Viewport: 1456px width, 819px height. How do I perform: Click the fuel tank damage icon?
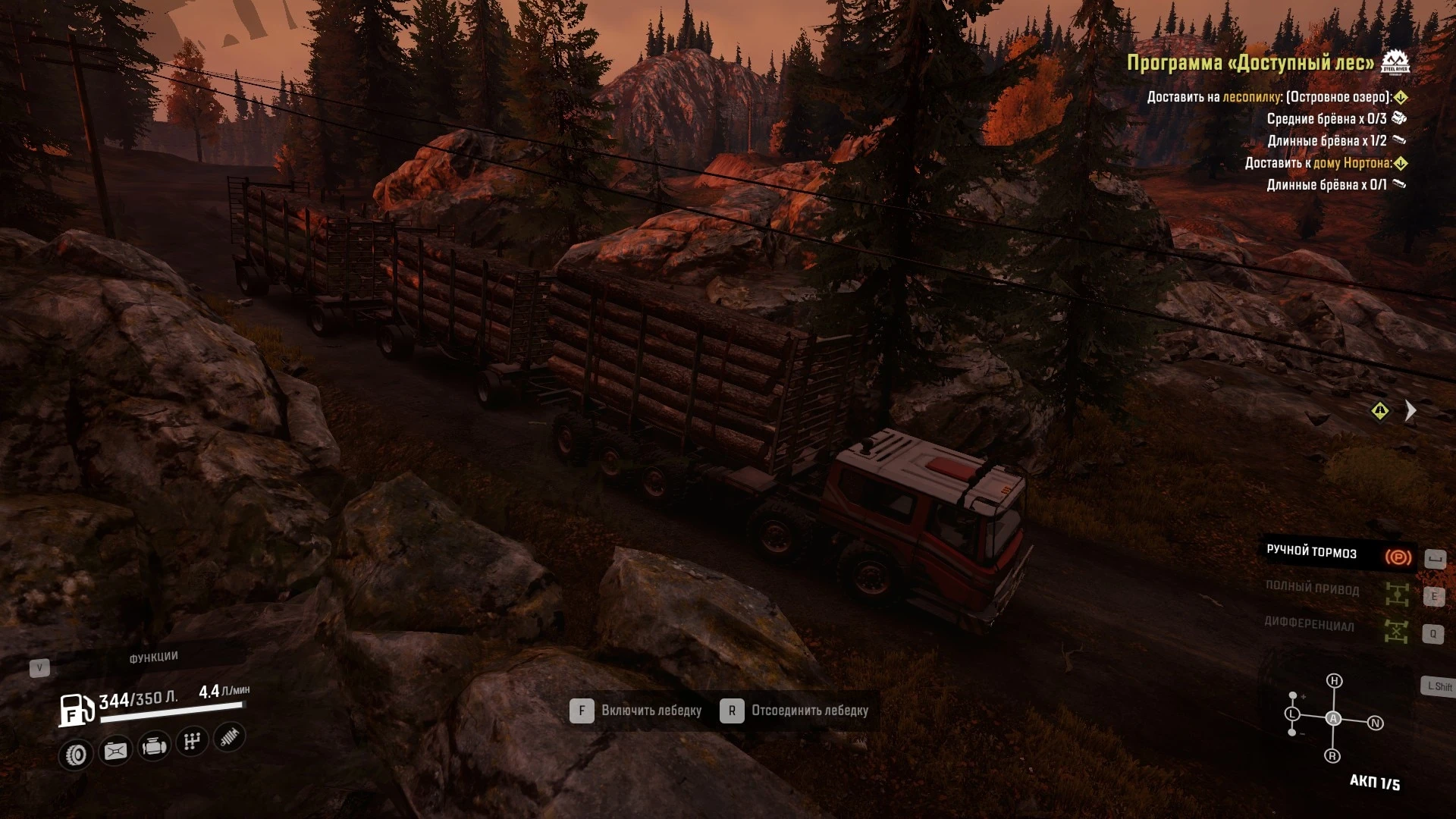115,751
